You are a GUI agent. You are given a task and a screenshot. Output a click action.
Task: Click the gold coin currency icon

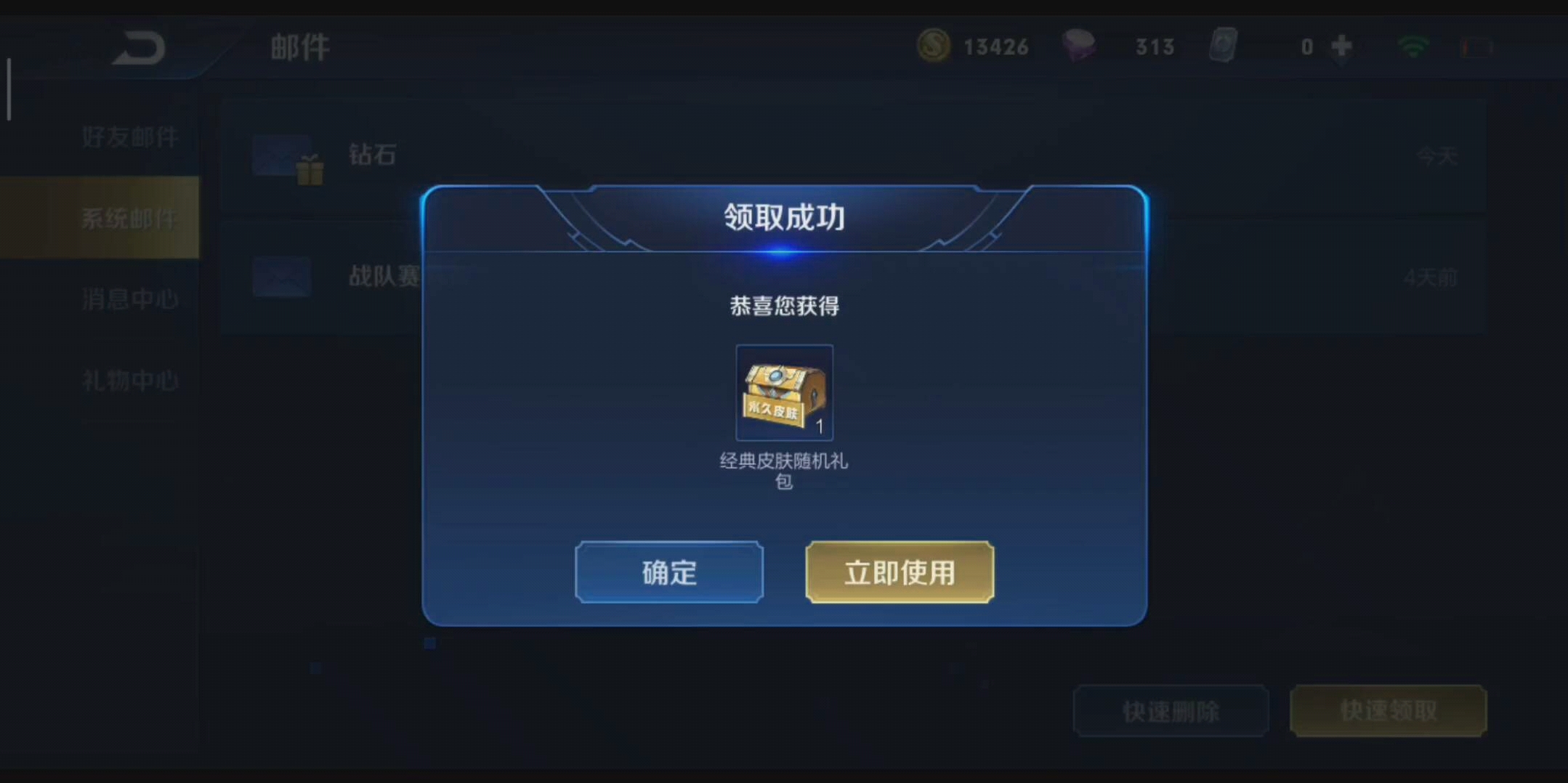coord(935,46)
